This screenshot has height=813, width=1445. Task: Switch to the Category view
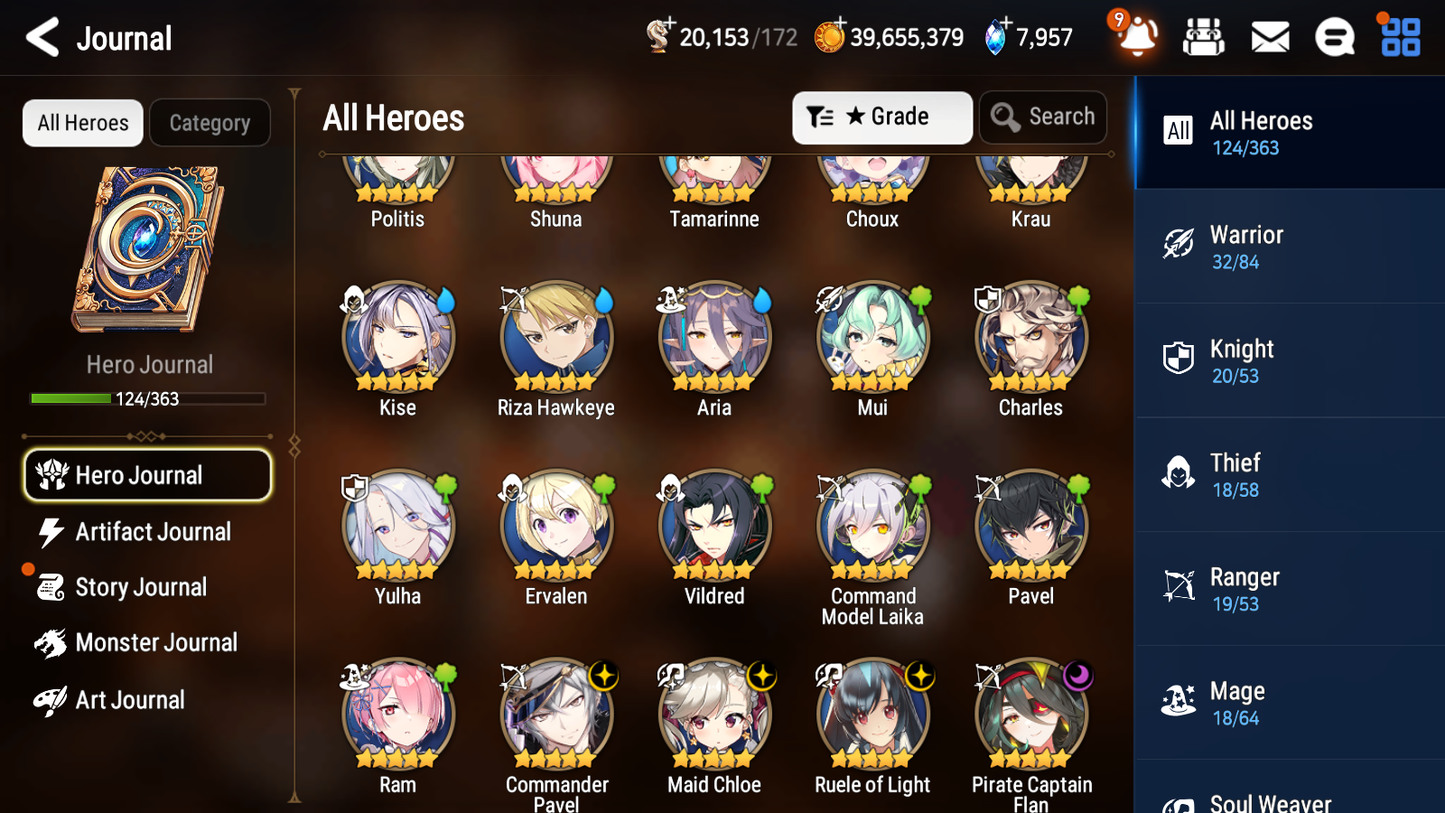click(x=210, y=122)
